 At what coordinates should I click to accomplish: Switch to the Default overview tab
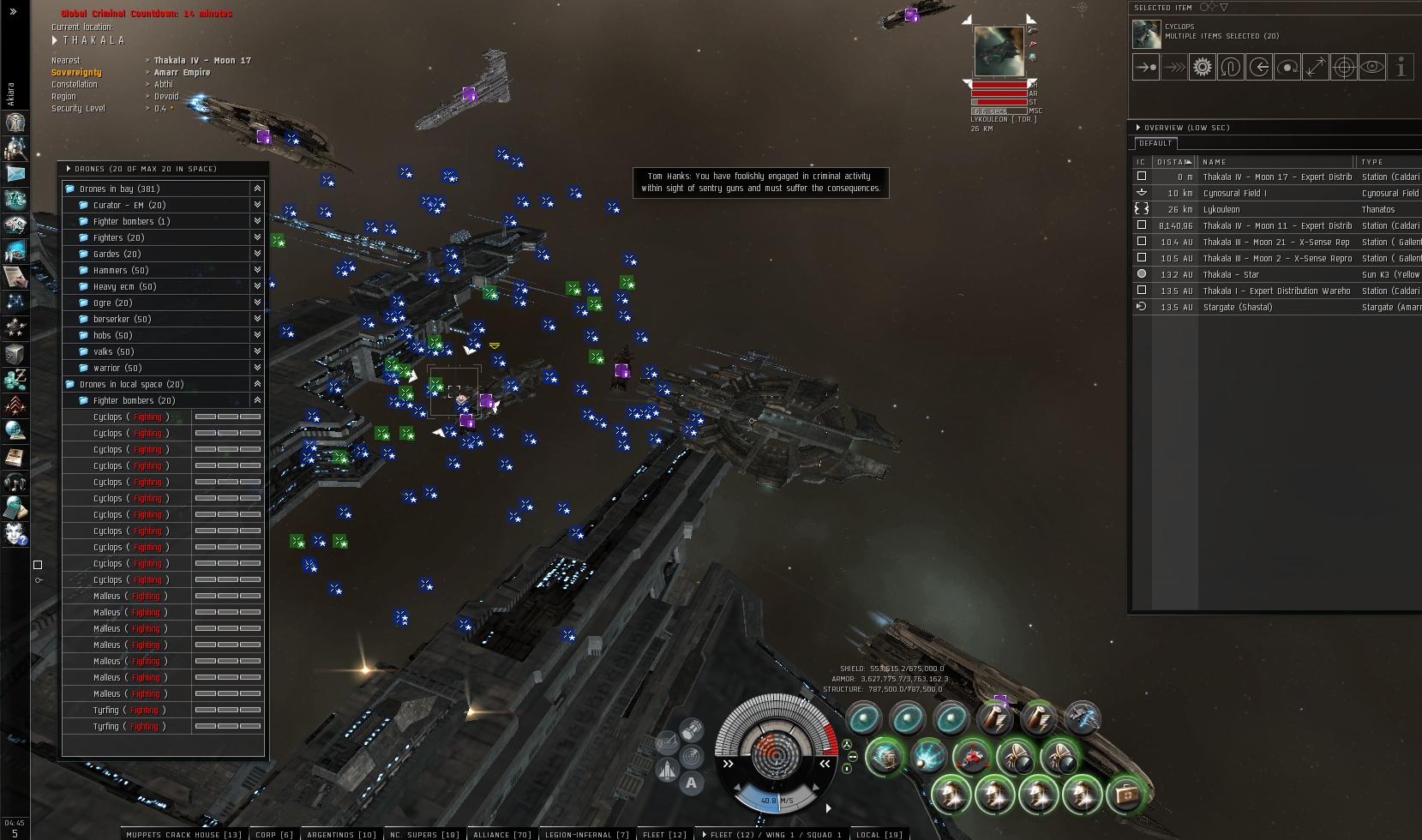coord(1155,143)
